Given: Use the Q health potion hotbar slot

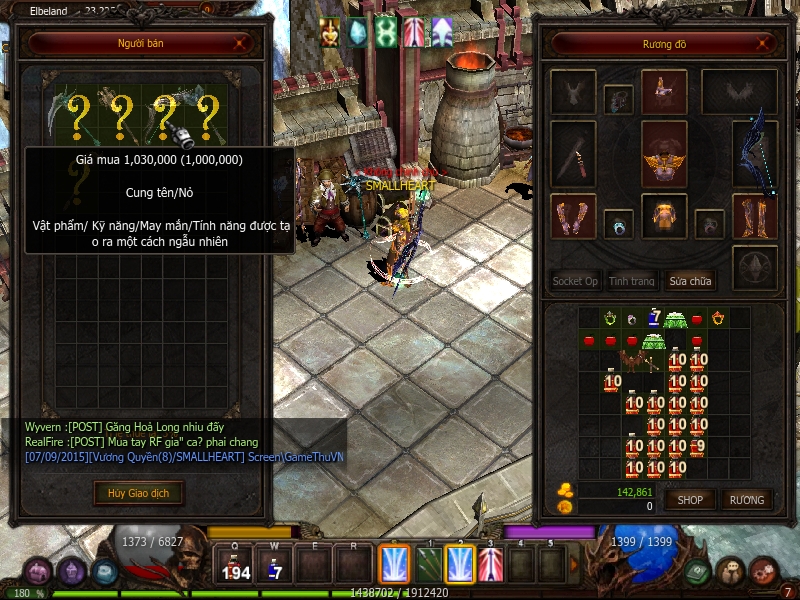Looking at the screenshot, I should pos(235,565).
